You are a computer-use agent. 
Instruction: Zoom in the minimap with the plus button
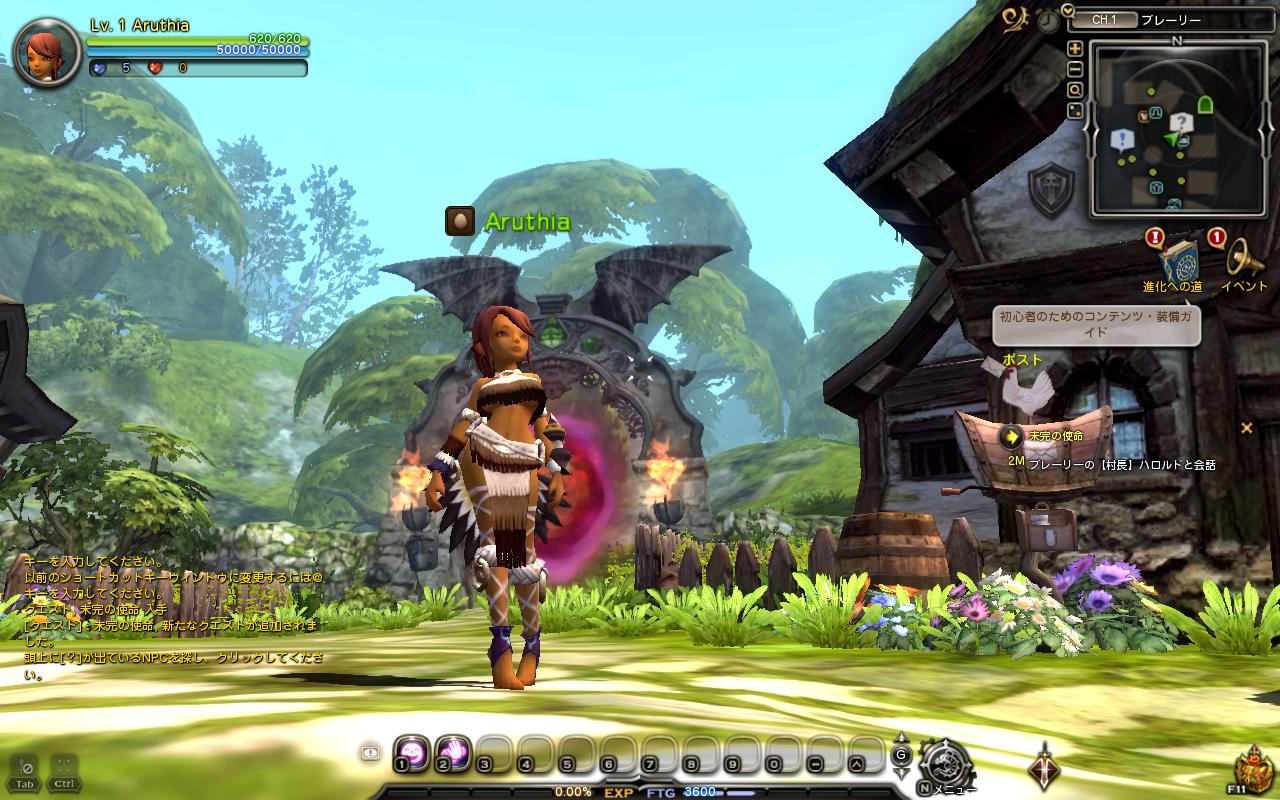pos(1075,48)
